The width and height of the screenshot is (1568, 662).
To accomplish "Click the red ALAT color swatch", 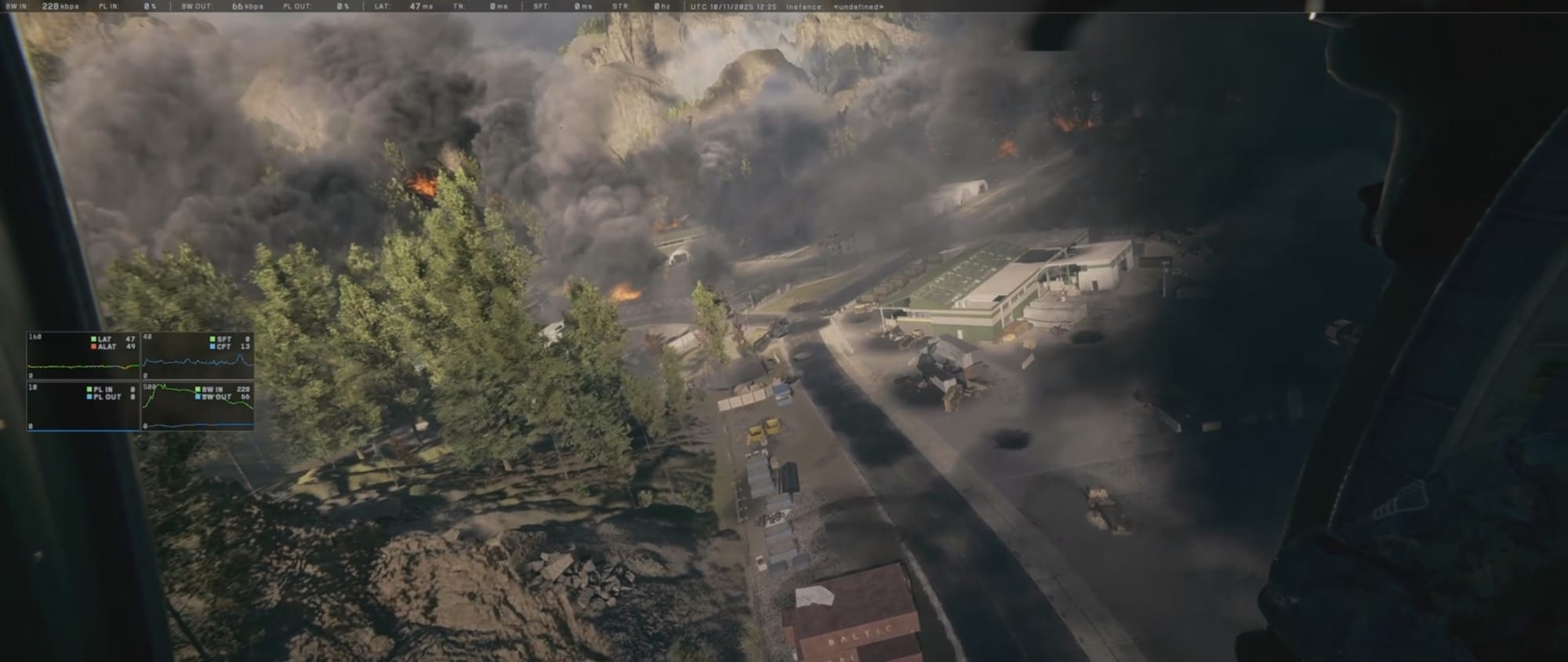I will [93, 347].
